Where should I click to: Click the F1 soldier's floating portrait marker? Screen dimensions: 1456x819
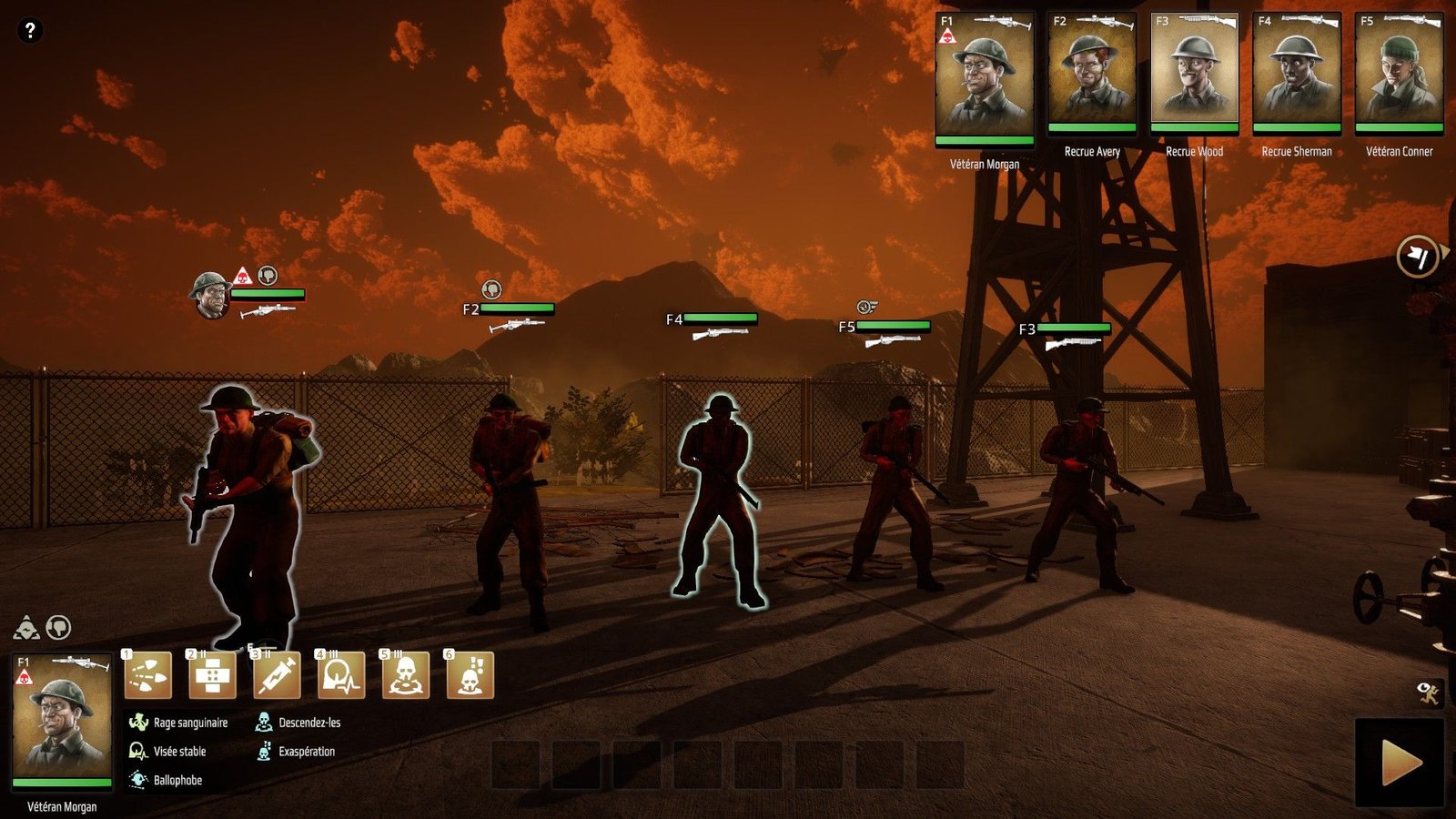pos(210,293)
